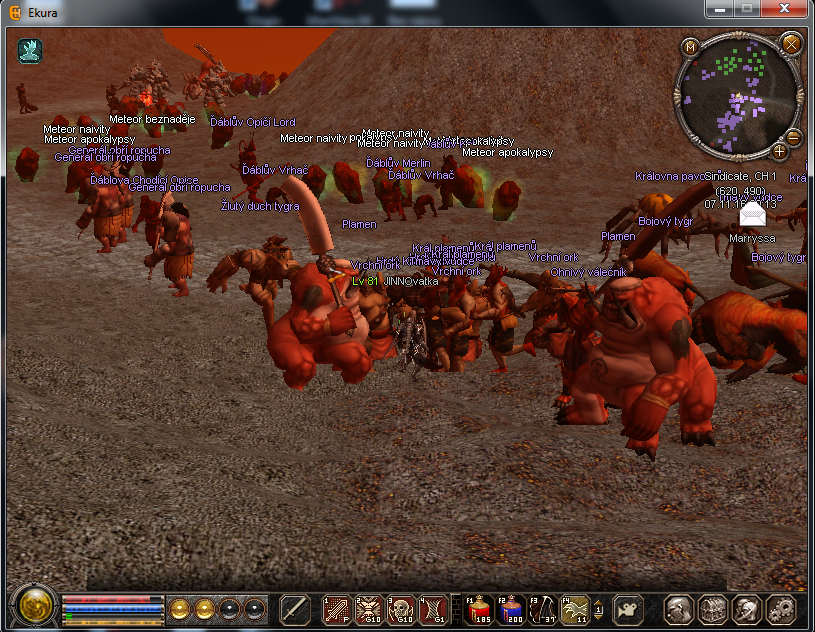
Task: Activate the skull skill in quickslot 3
Action: pos(401,608)
